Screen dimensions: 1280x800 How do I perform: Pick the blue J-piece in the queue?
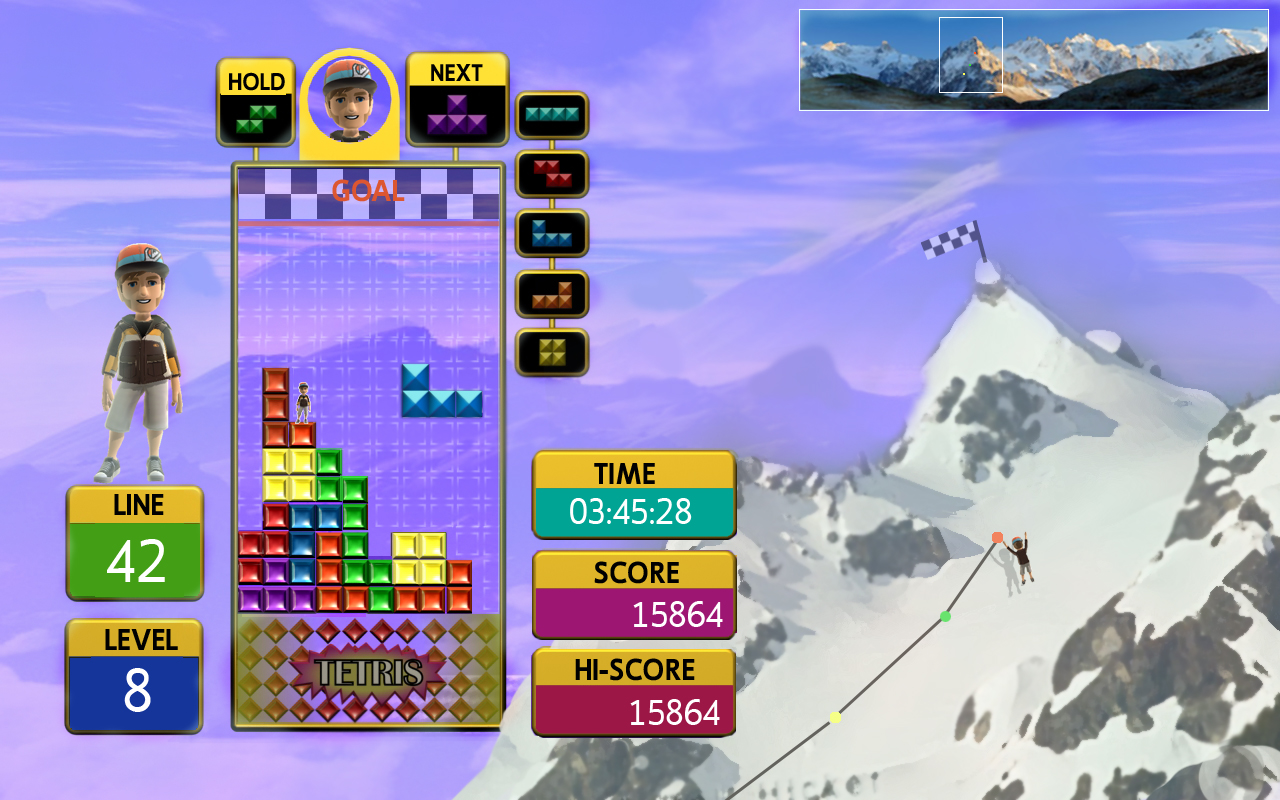coord(552,233)
